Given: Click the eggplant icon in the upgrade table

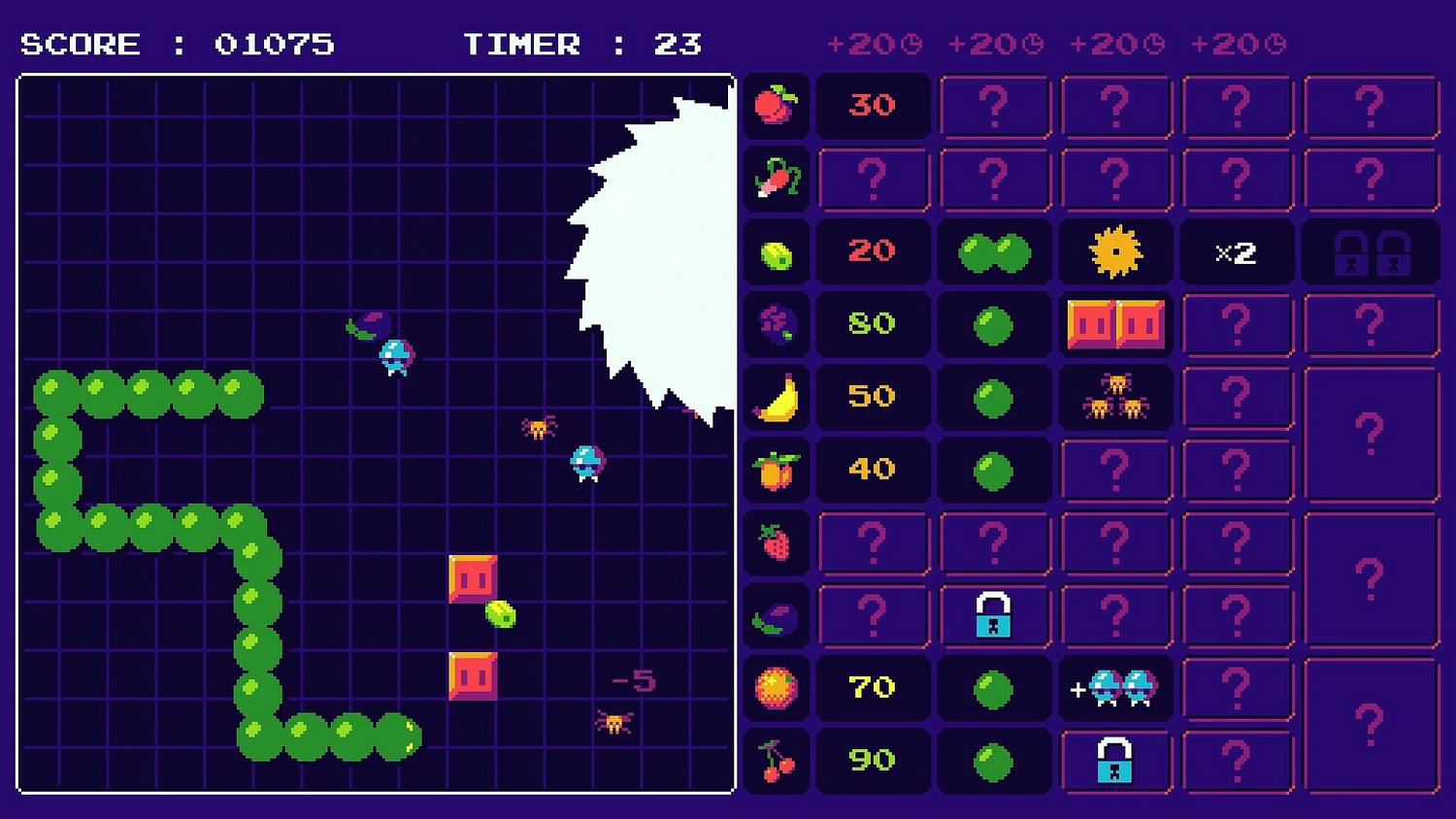Looking at the screenshot, I should coord(776,616).
